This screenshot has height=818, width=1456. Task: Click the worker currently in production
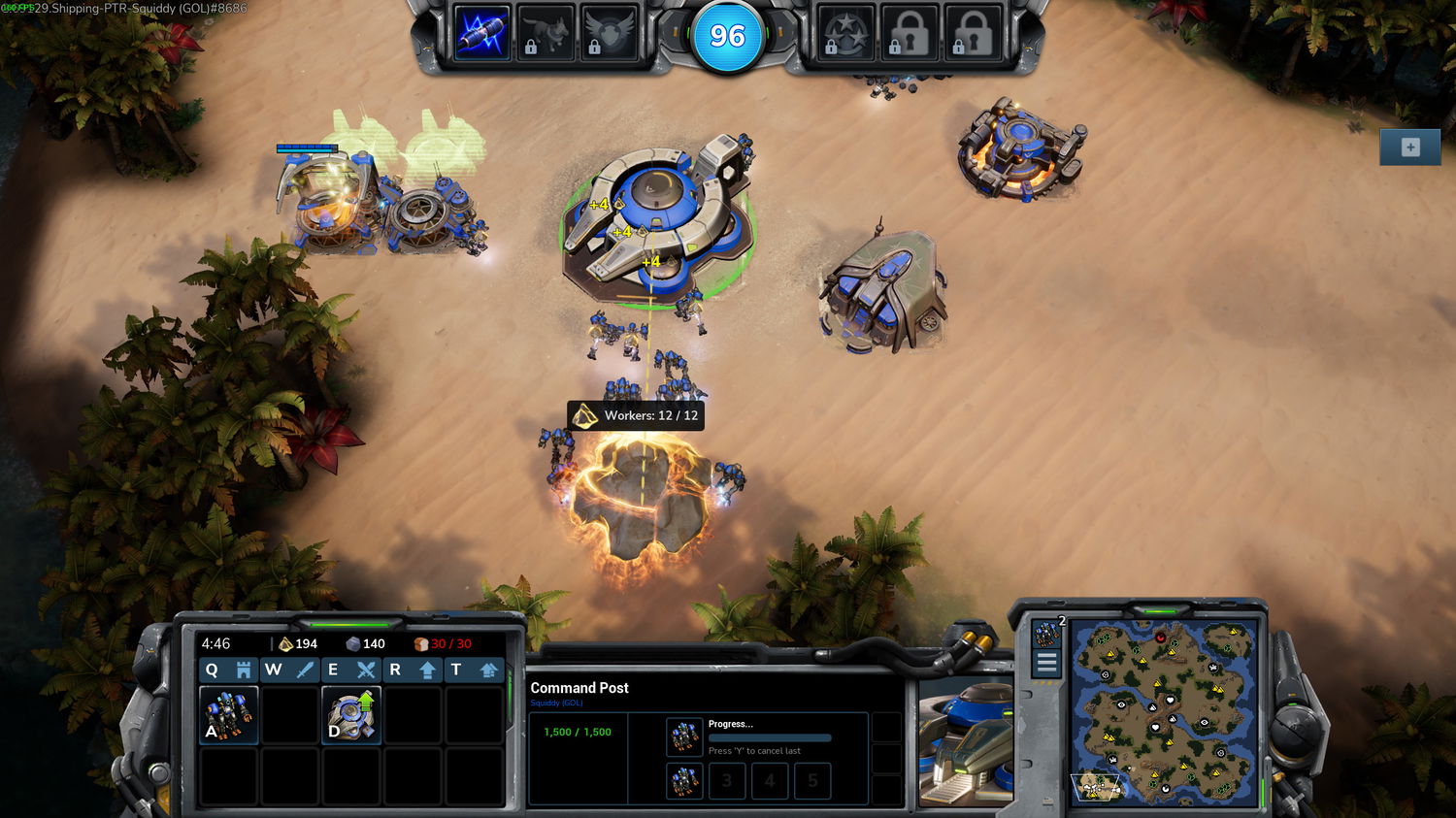pyautogui.click(x=684, y=736)
